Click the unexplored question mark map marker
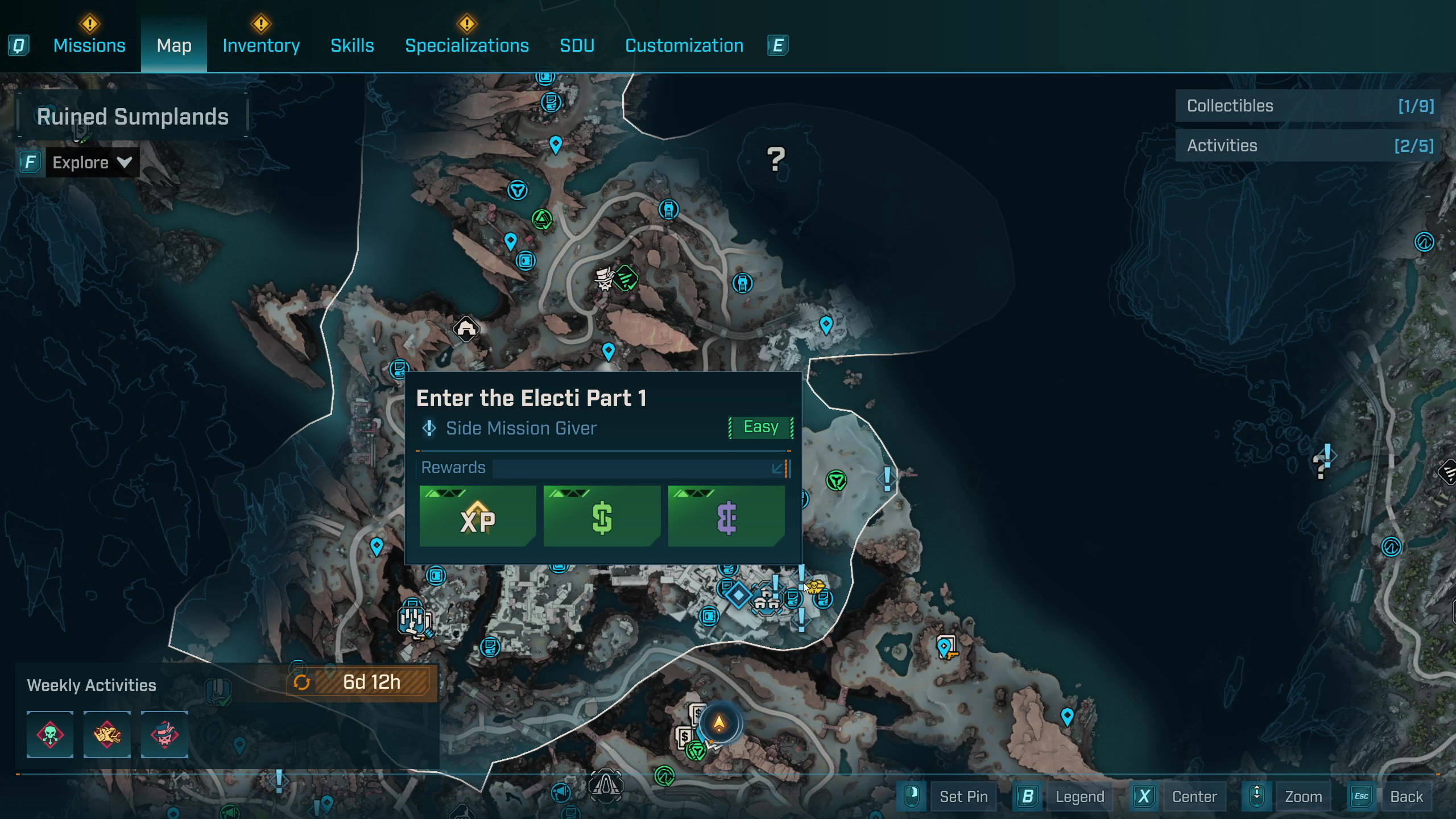 (x=776, y=159)
